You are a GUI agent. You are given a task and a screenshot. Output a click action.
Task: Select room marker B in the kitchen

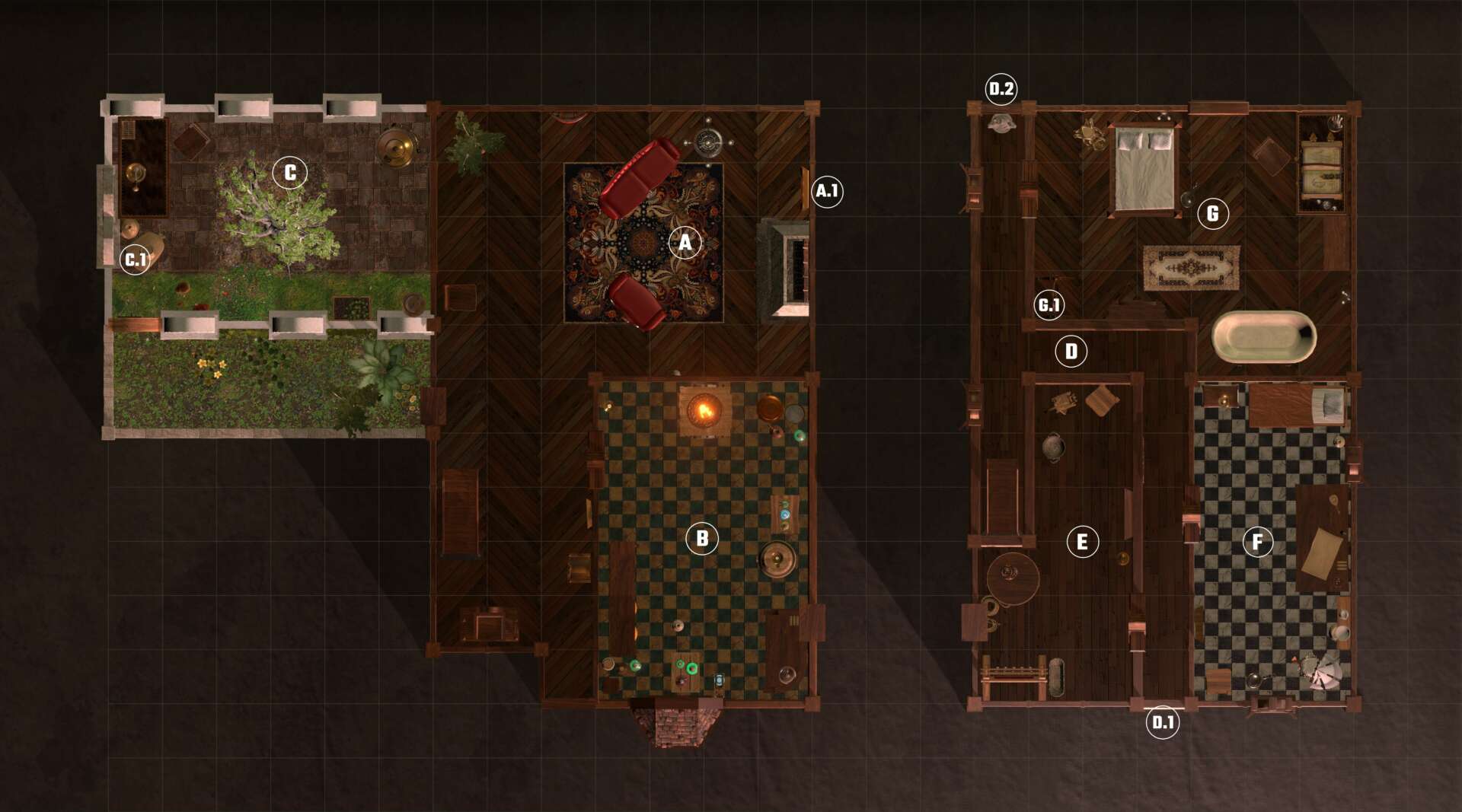[x=701, y=539]
